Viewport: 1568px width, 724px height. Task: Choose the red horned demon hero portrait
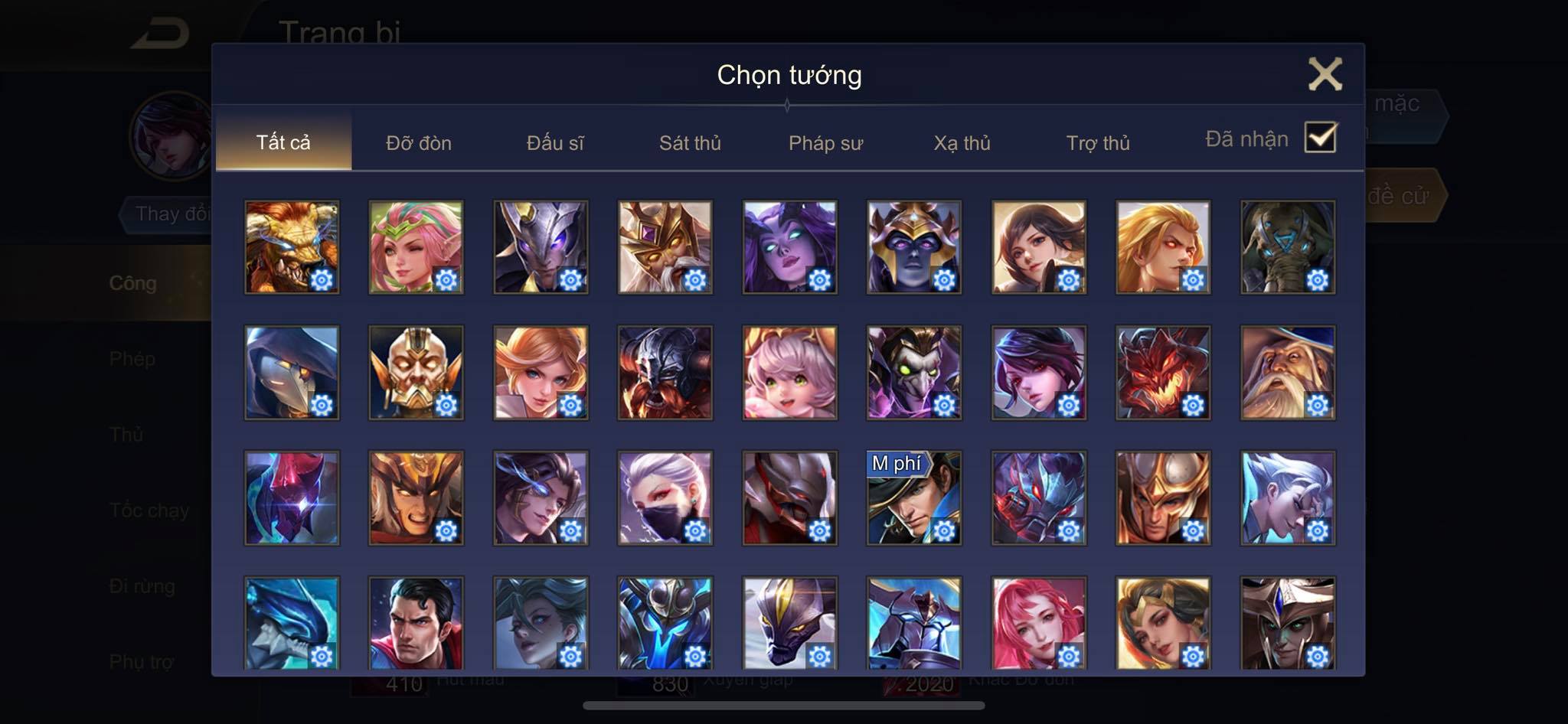click(1163, 373)
